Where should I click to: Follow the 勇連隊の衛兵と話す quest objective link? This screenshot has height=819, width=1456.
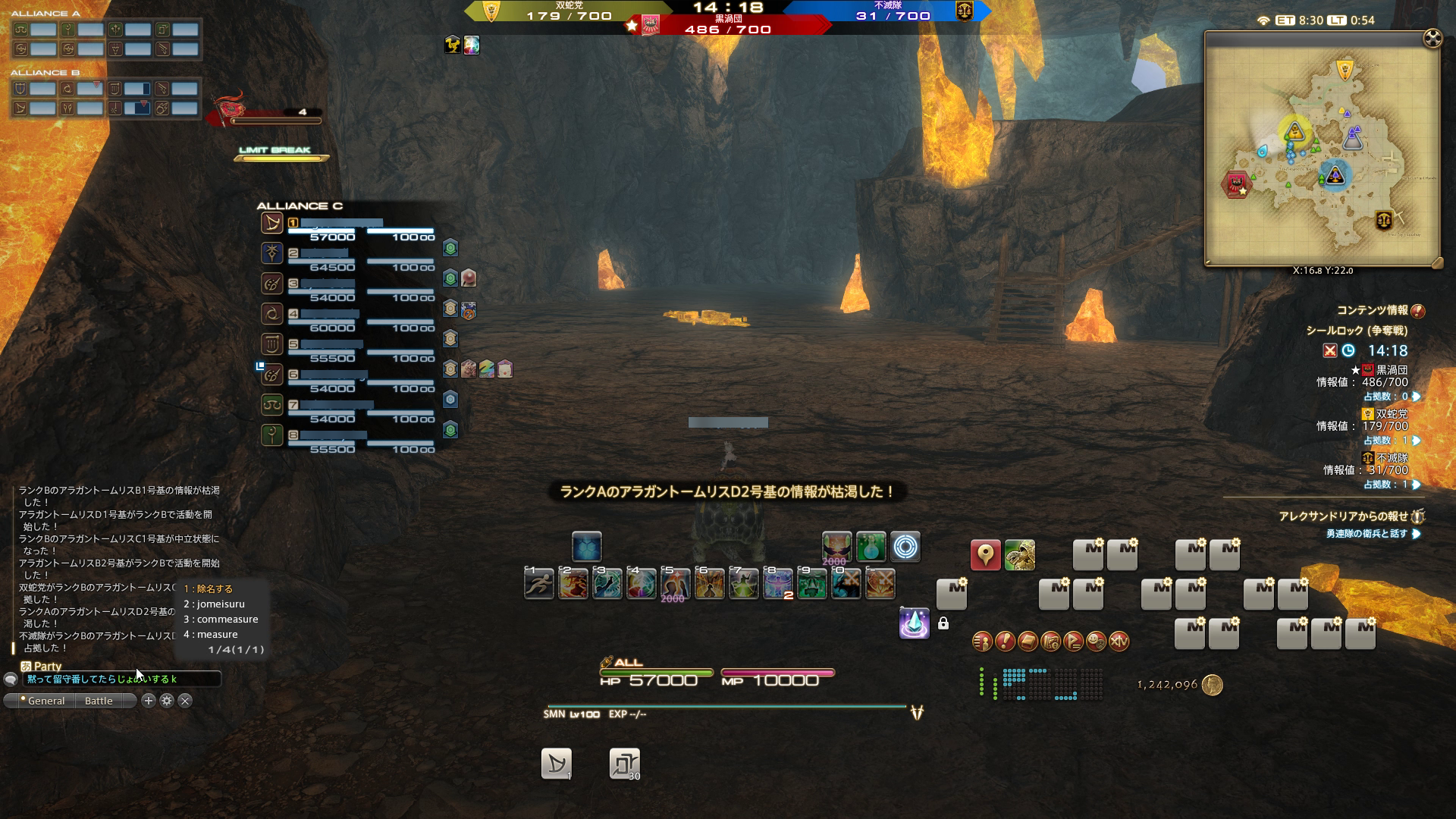coord(1367,534)
